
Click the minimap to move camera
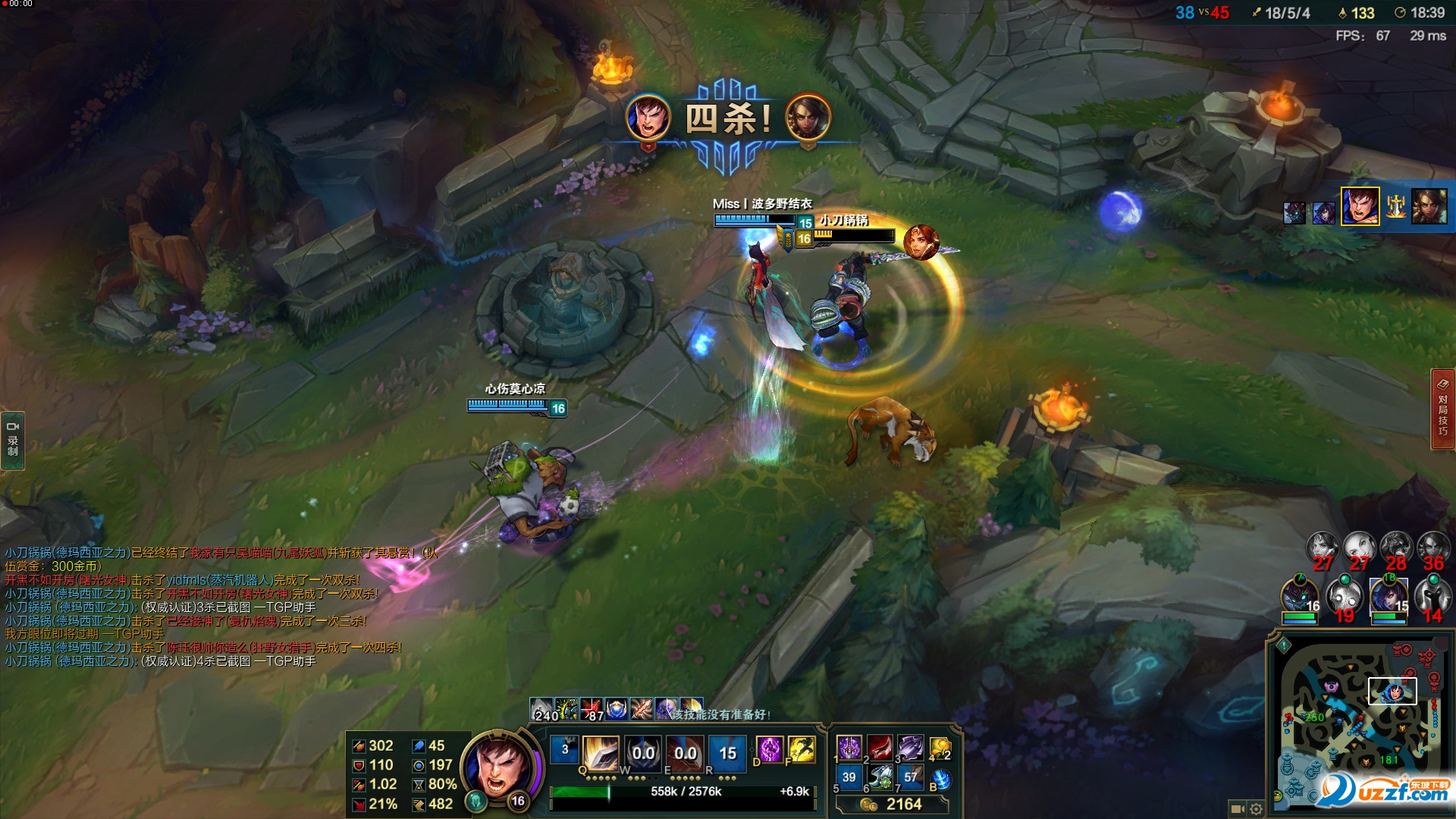[x=1357, y=720]
